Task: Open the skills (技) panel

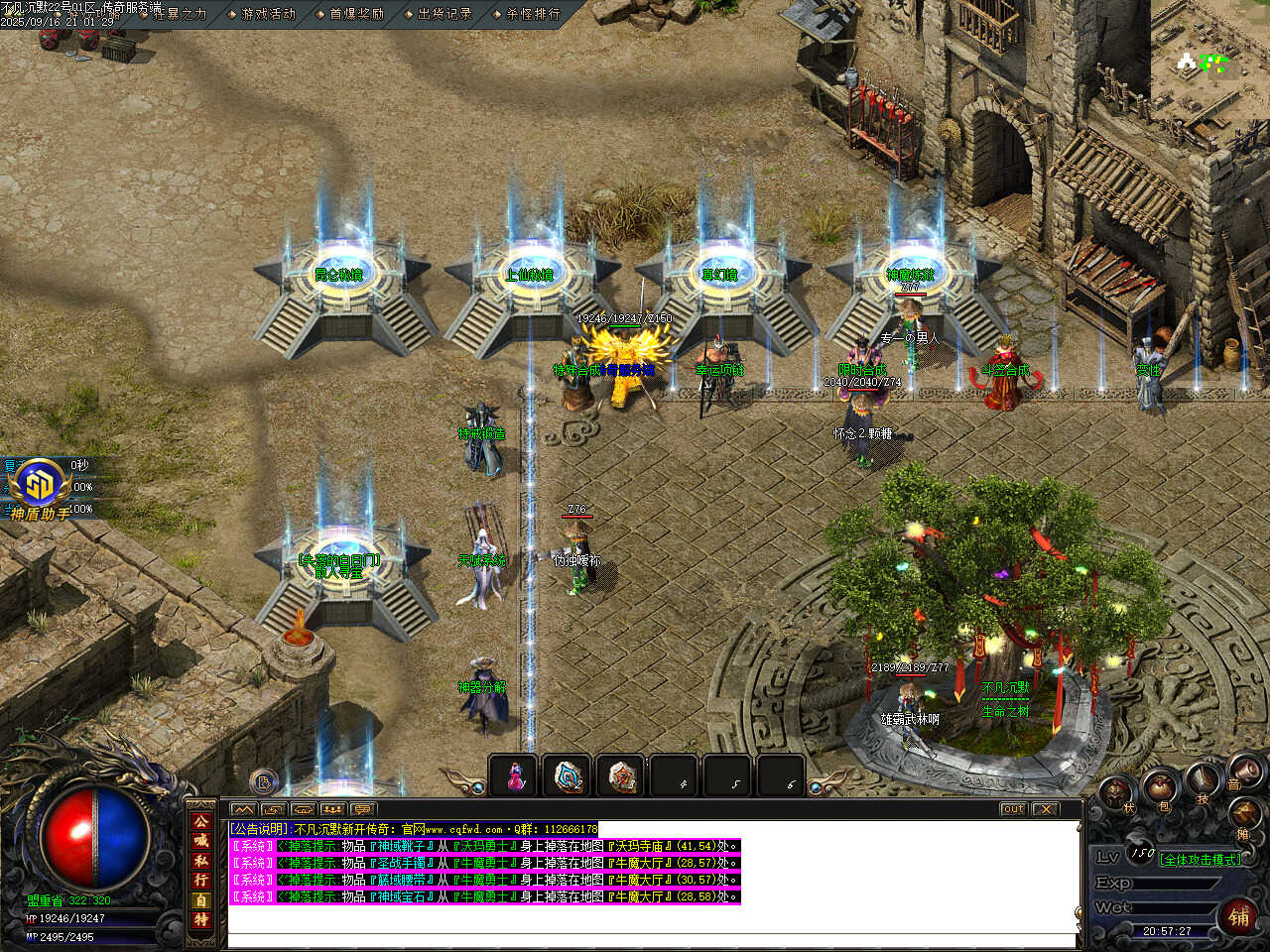Action: [1204, 780]
